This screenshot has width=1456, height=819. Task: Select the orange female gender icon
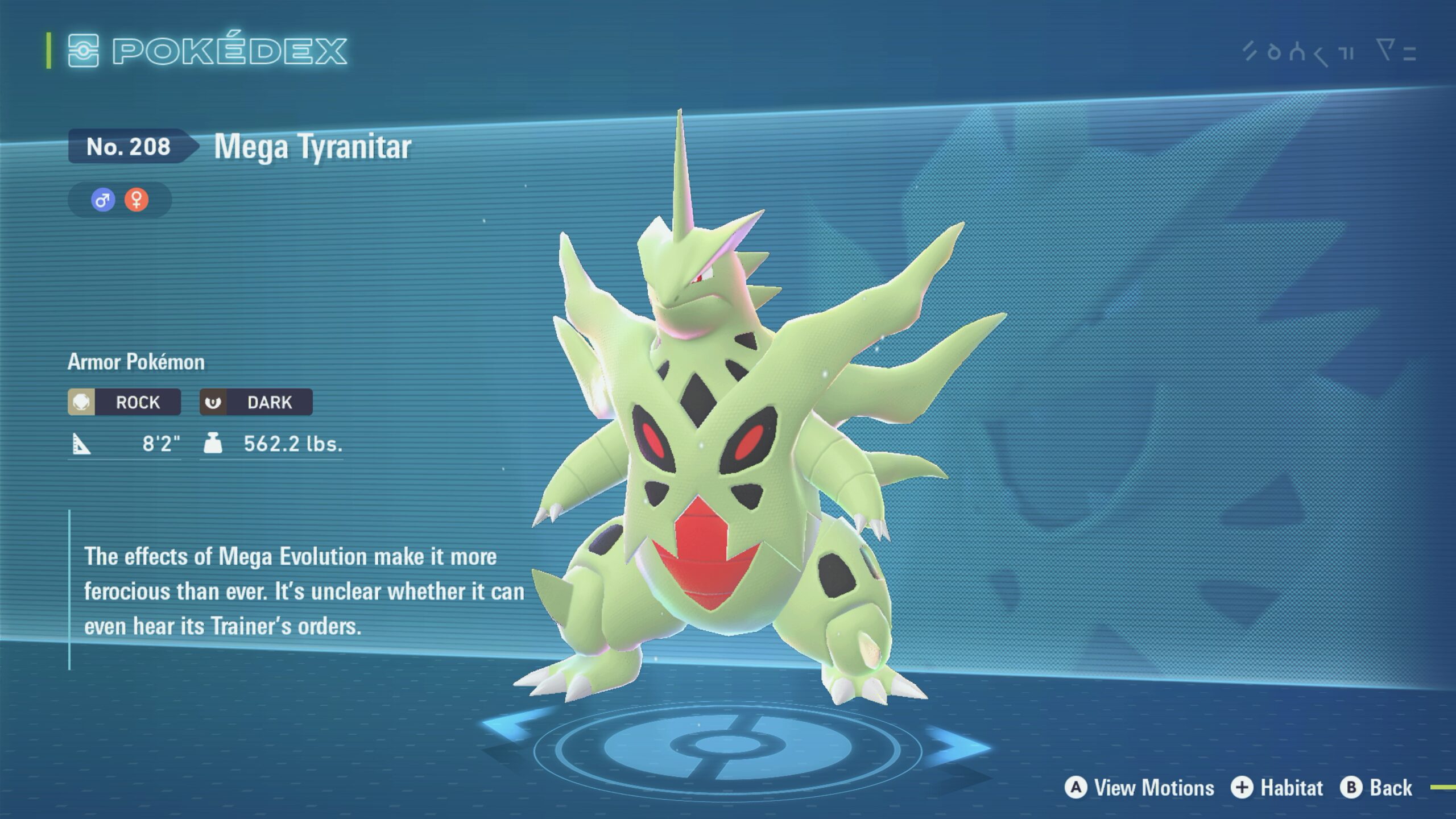[x=136, y=200]
